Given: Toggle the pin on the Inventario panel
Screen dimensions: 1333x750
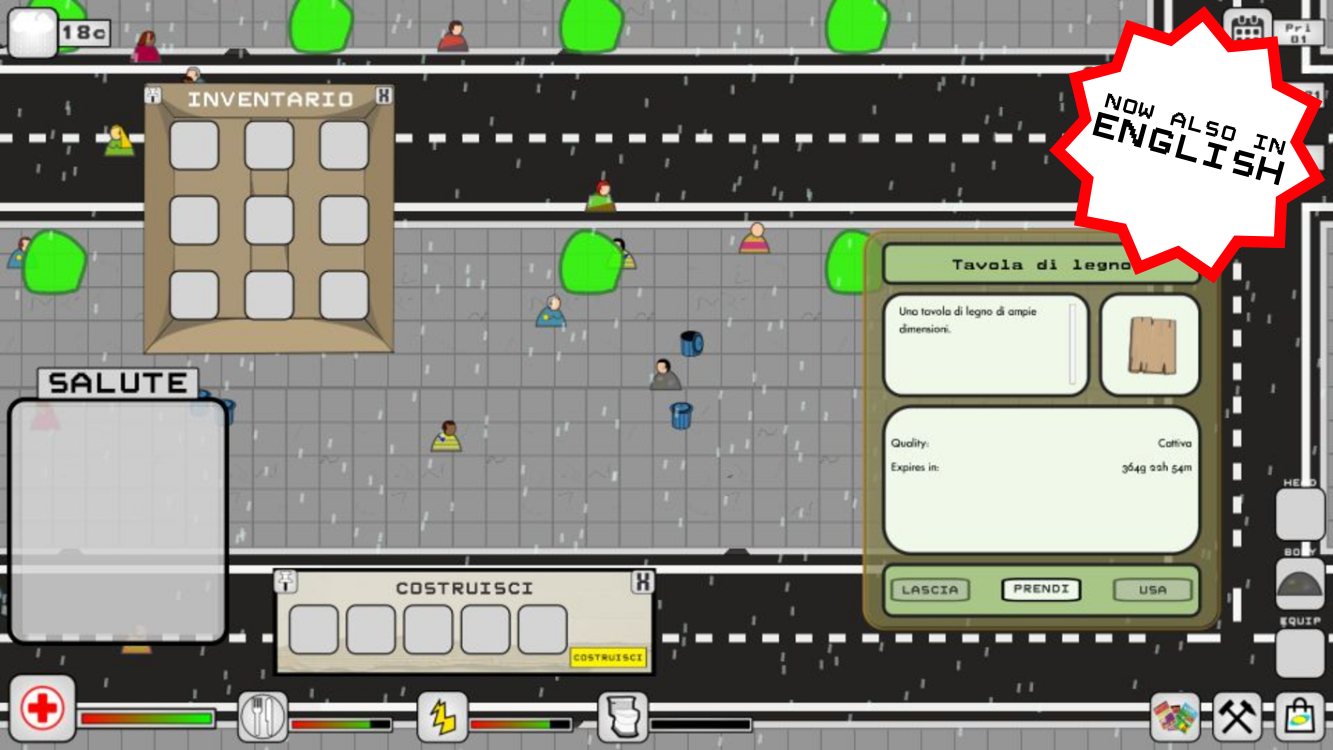Looking at the screenshot, I should [151, 94].
